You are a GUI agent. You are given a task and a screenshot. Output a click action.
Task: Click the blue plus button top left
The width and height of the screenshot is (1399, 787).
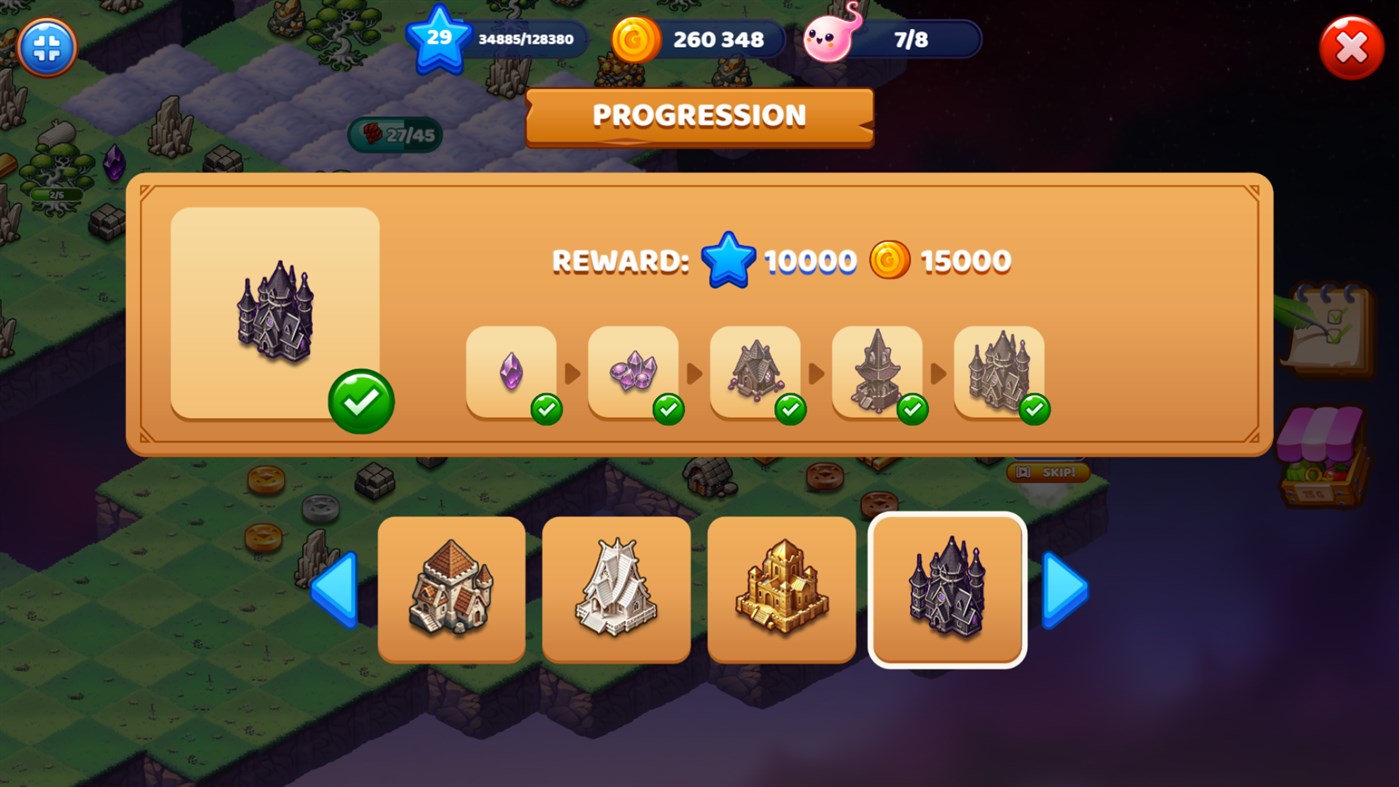(x=46, y=46)
